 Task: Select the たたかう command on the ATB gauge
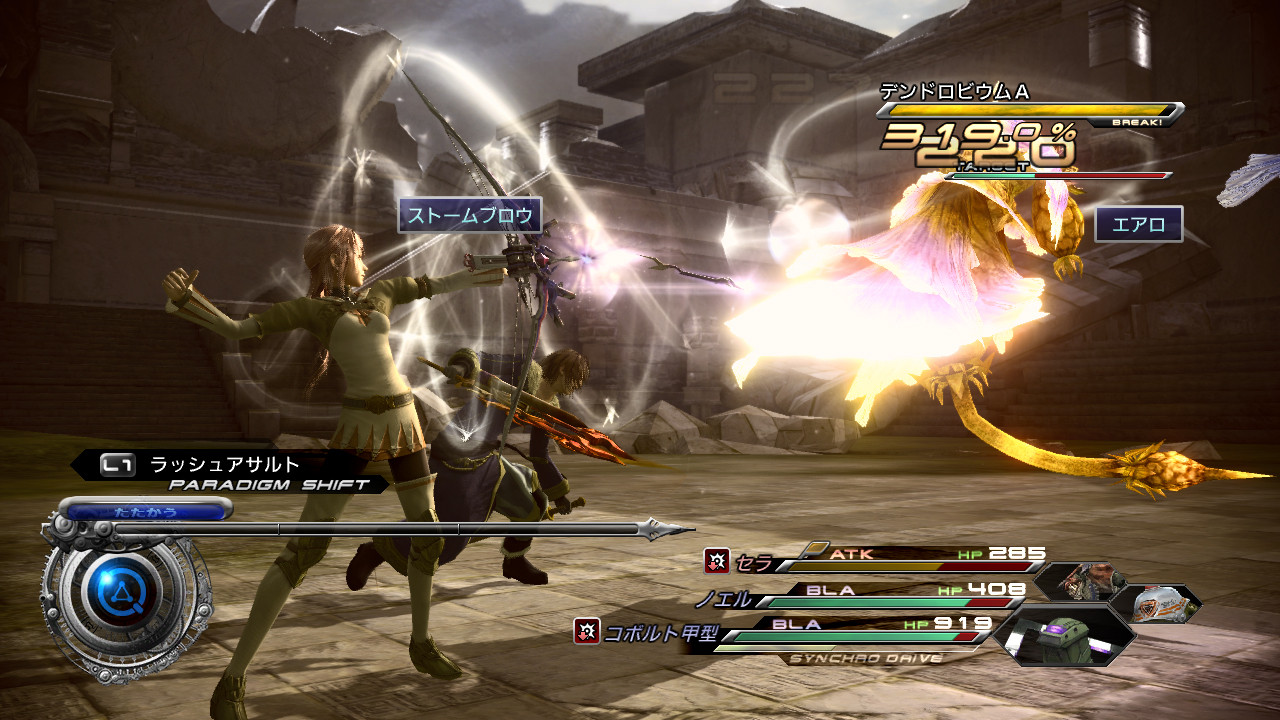[x=147, y=511]
